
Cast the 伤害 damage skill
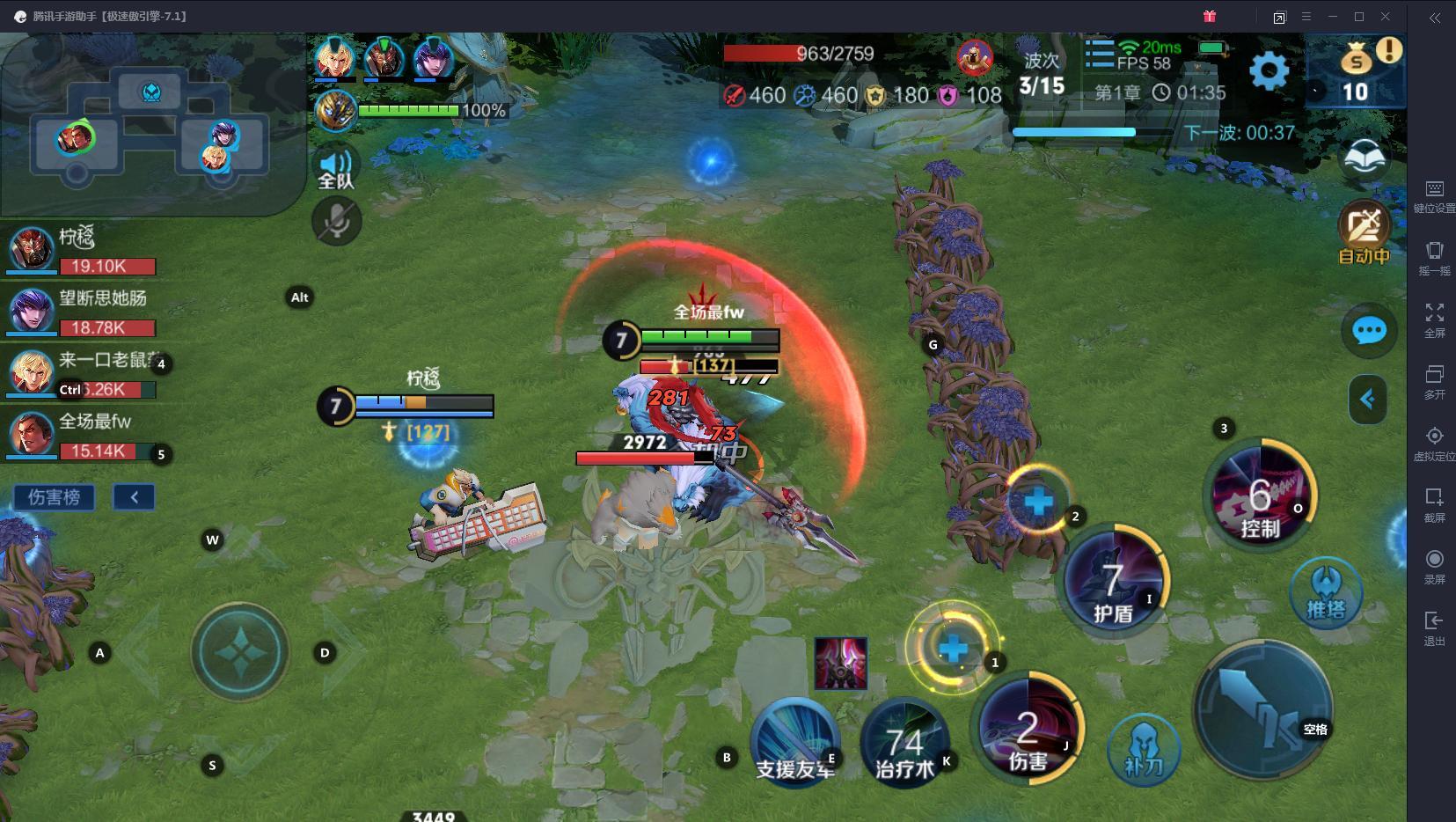(x=1028, y=730)
